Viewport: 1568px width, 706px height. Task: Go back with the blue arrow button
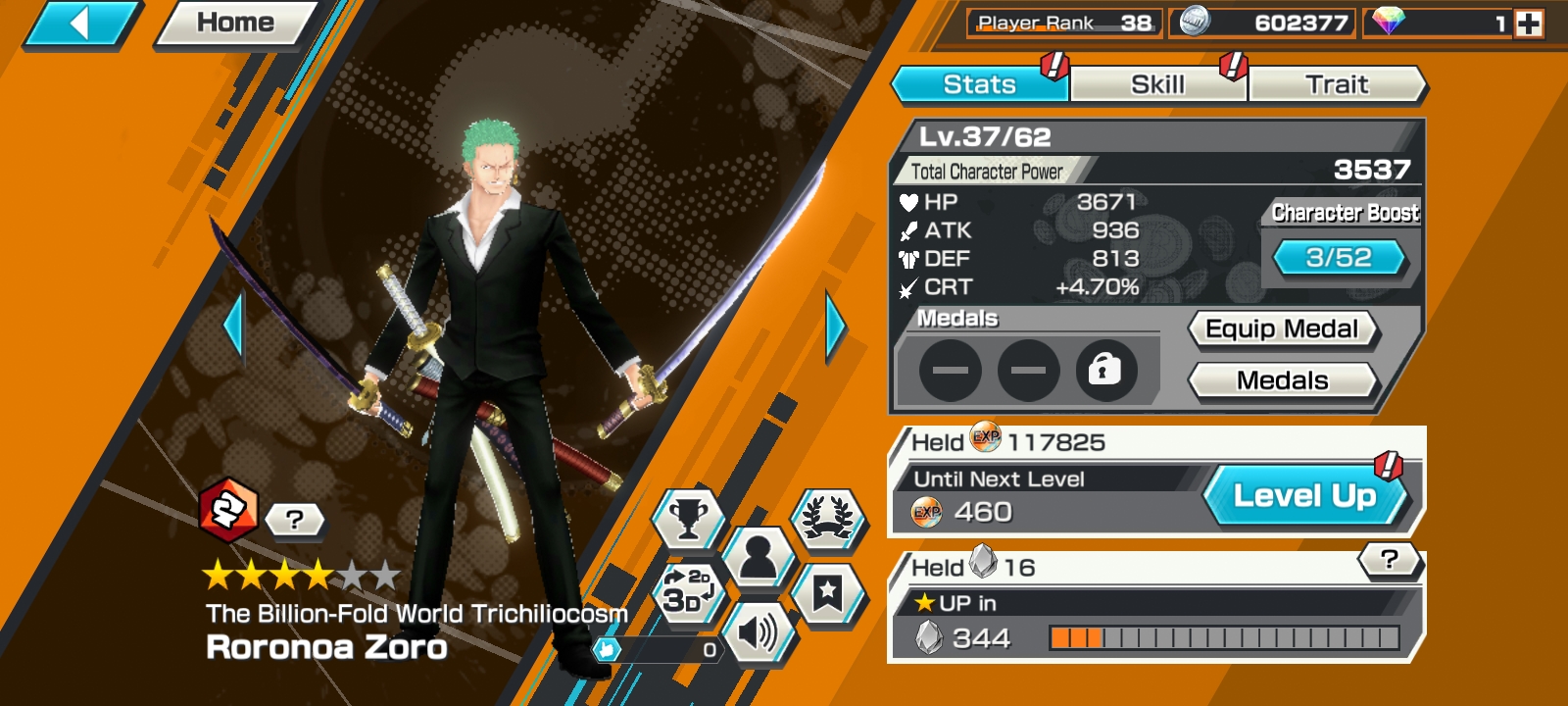(x=80, y=24)
